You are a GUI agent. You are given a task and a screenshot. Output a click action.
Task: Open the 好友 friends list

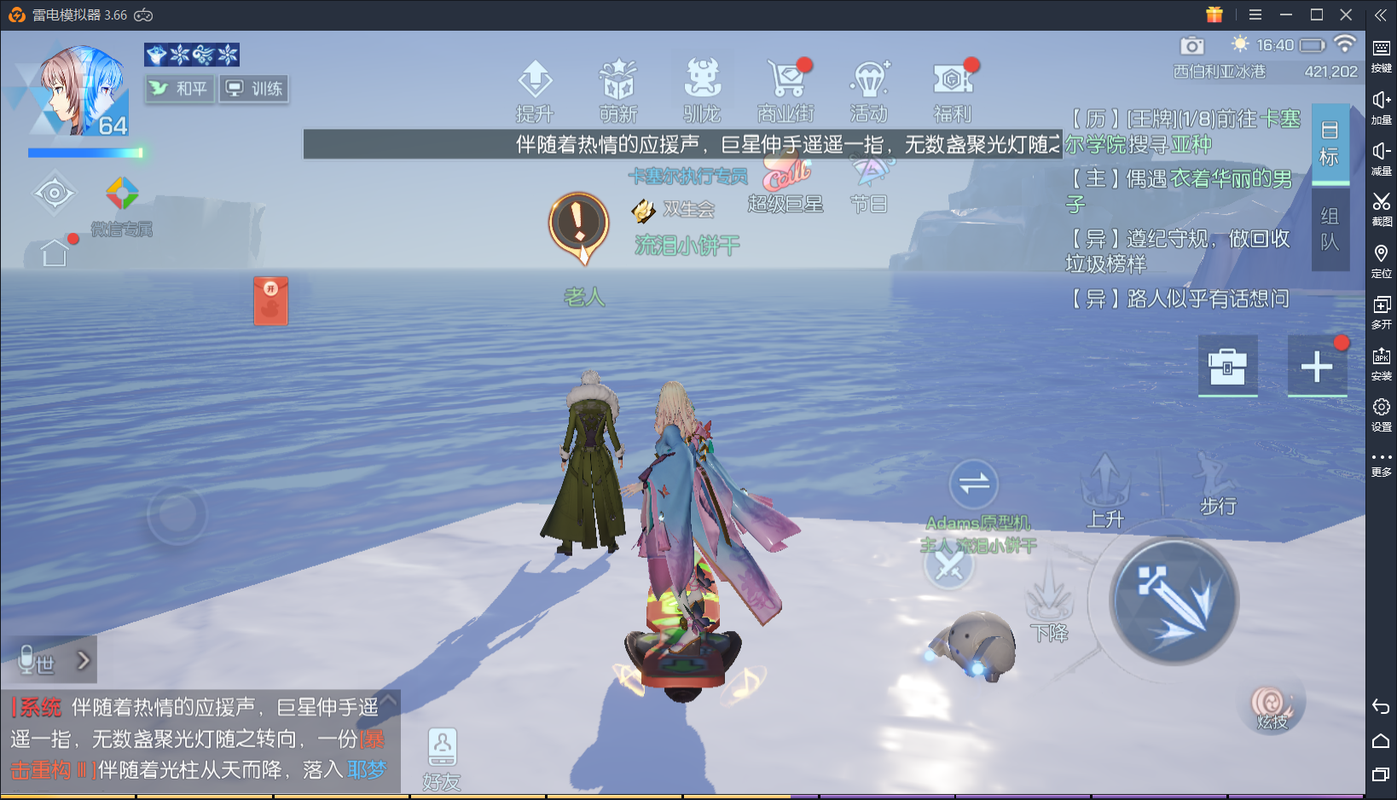point(441,758)
